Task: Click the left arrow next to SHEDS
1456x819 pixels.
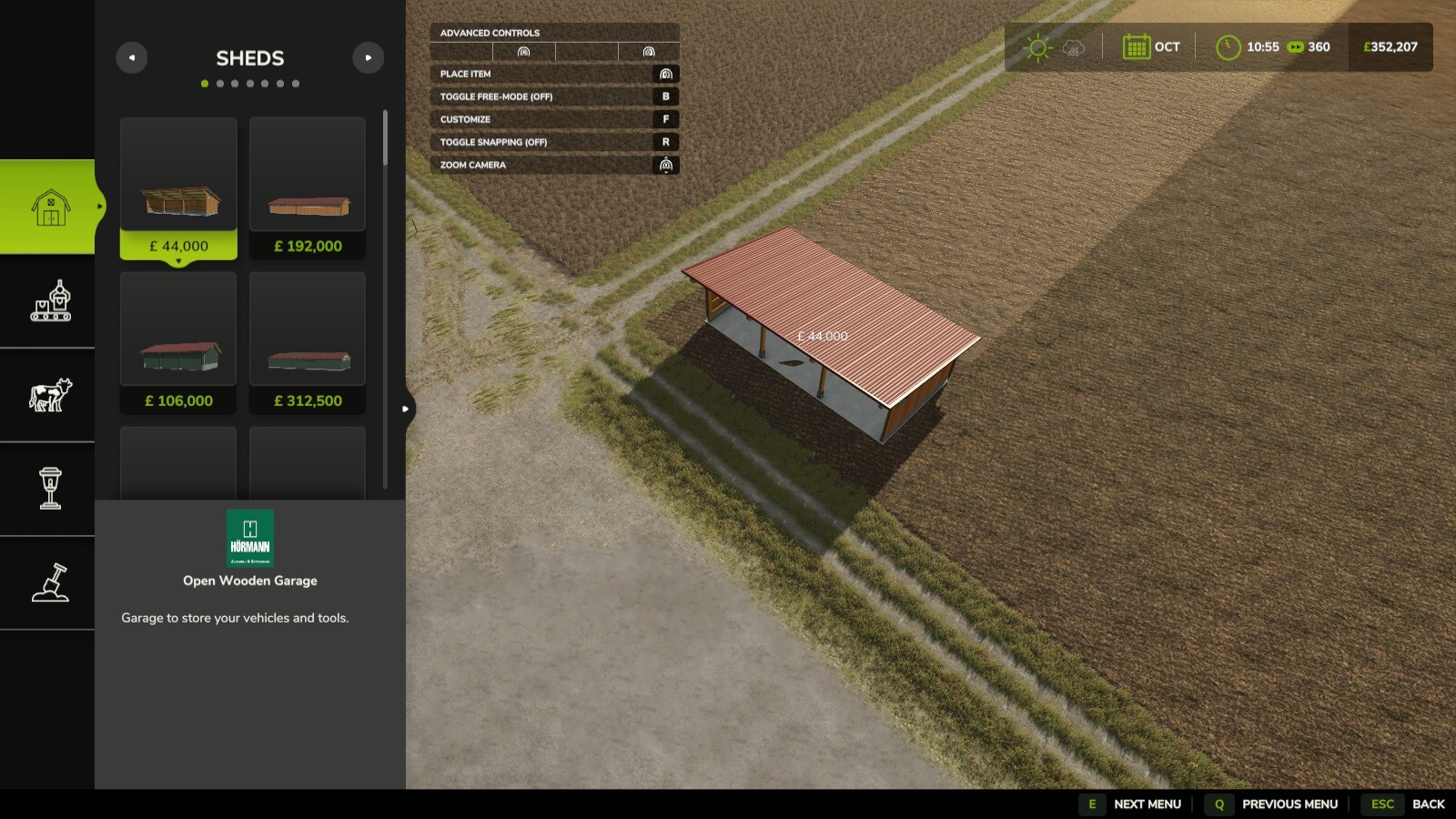Action: coord(132,57)
